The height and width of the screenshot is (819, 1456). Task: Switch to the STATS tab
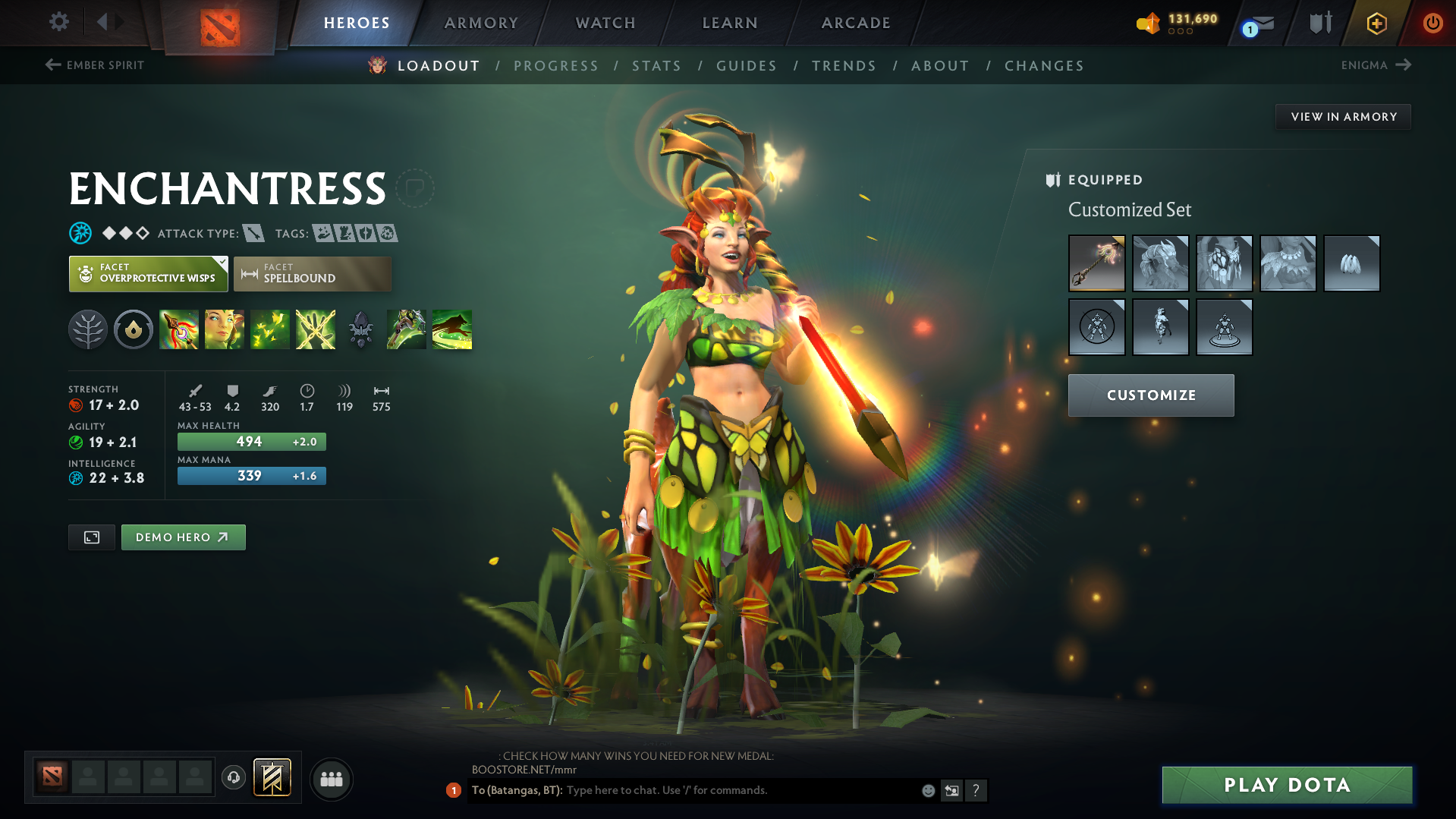click(656, 65)
